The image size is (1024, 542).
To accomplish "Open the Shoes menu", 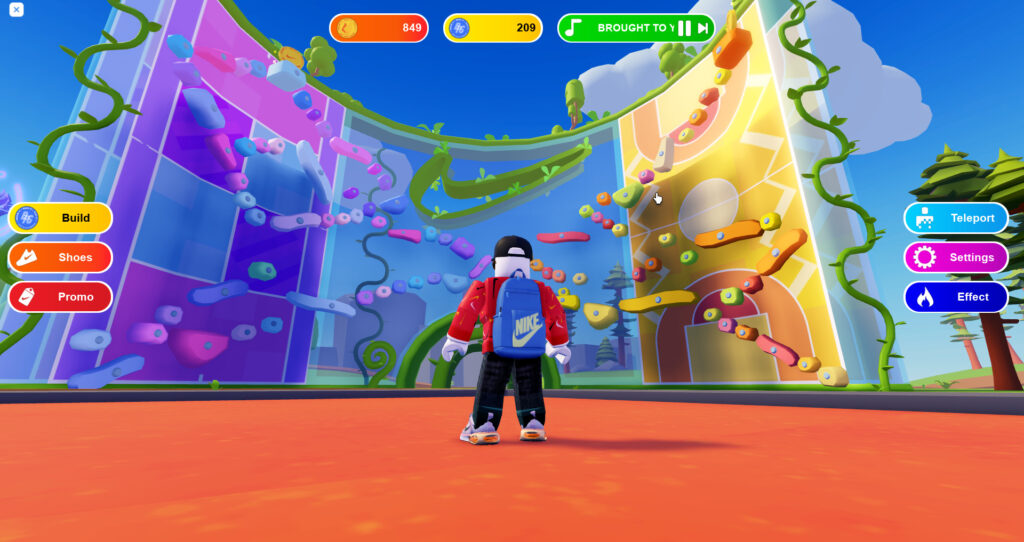I will point(60,257).
